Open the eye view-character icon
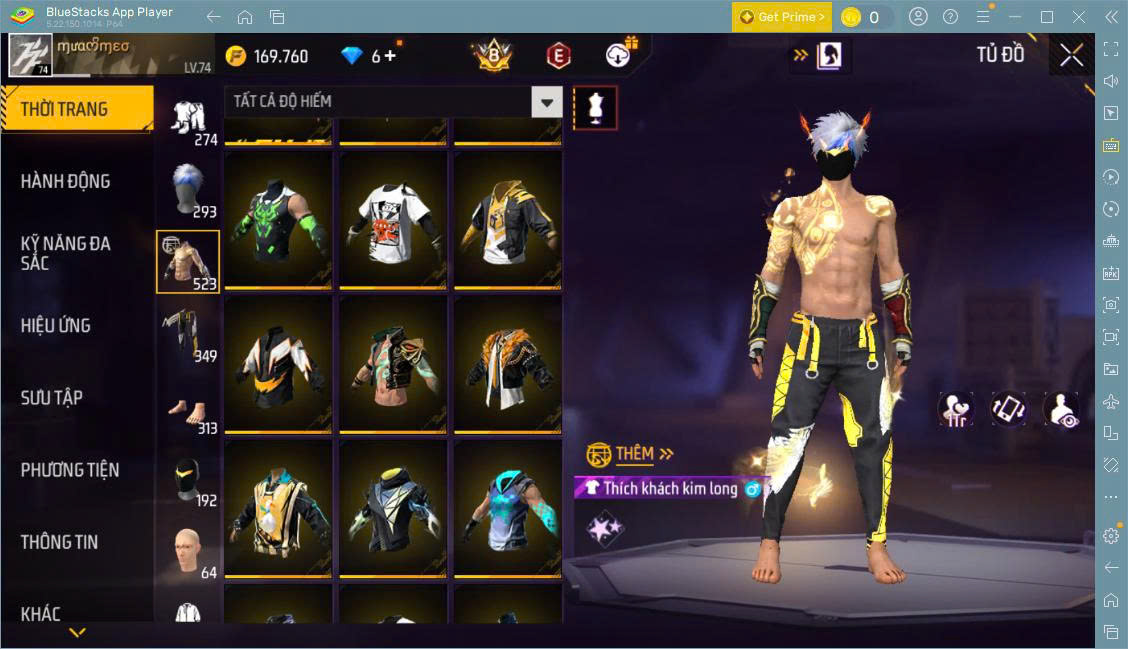Image resolution: width=1128 pixels, height=649 pixels. click(x=1061, y=409)
